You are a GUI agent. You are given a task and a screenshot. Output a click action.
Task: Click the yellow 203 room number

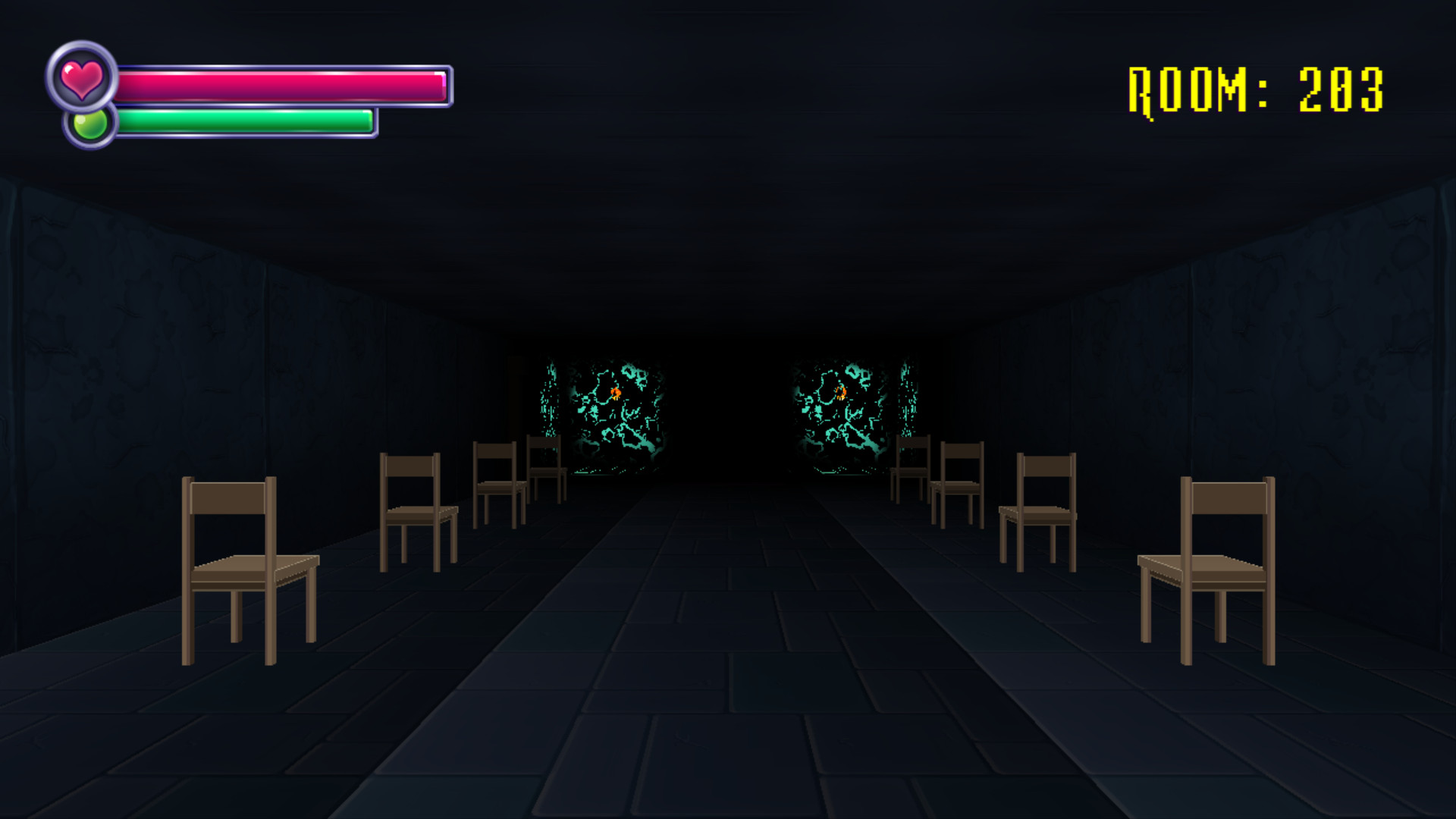tap(1342, 87)
